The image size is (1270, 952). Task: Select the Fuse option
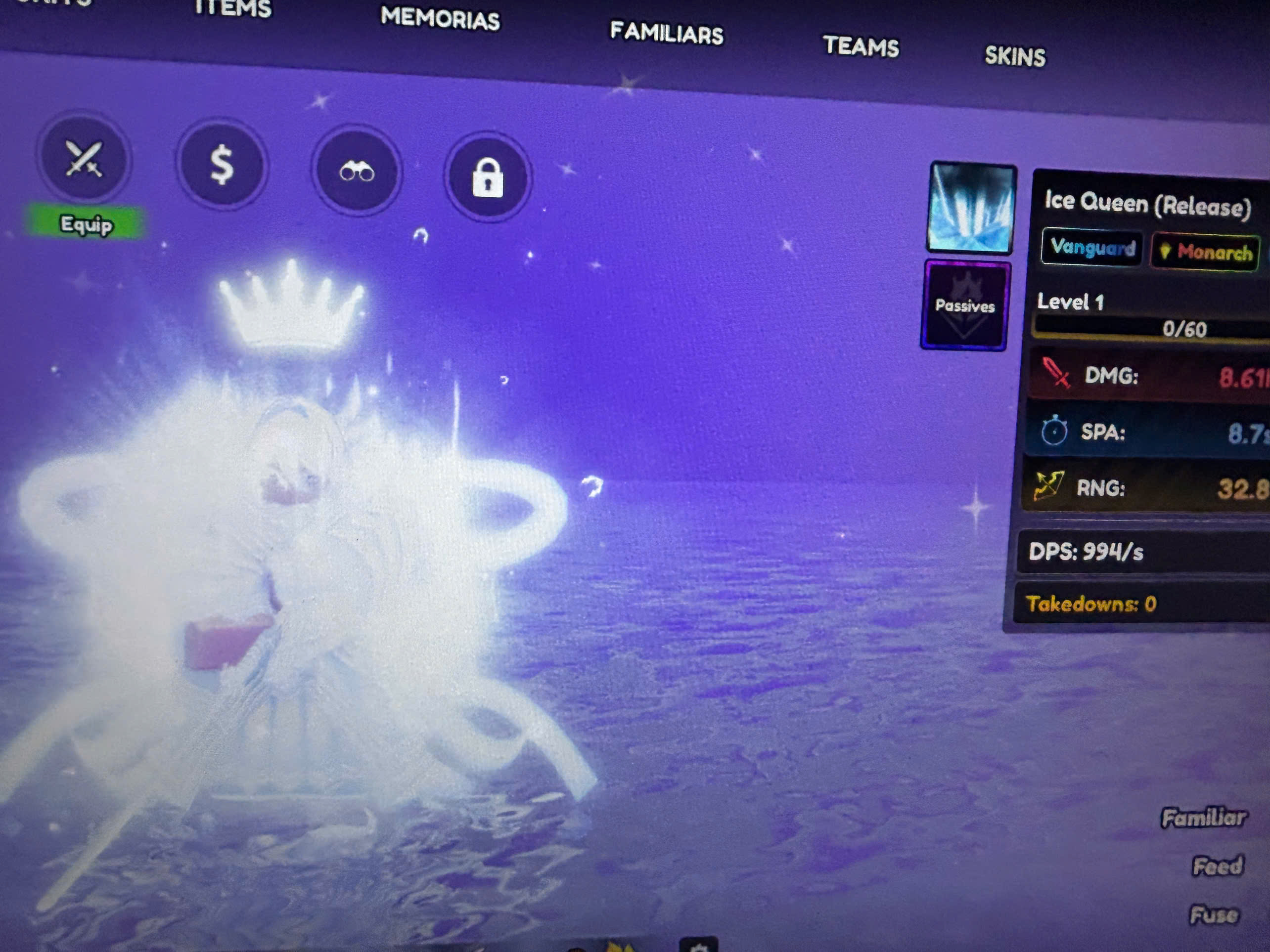[x=1214, y=915]
